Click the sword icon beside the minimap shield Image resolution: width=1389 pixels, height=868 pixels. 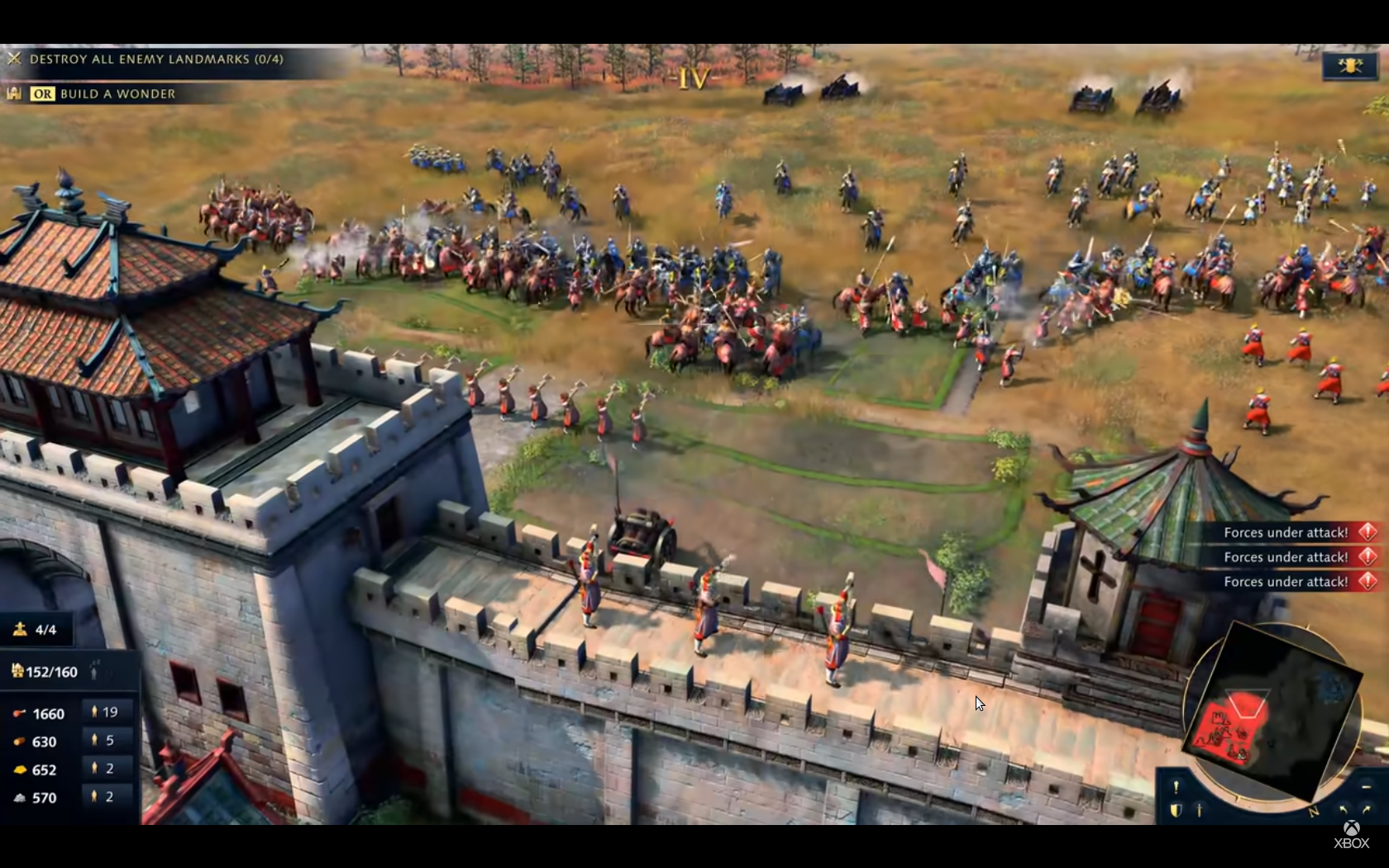[1199, 810]
